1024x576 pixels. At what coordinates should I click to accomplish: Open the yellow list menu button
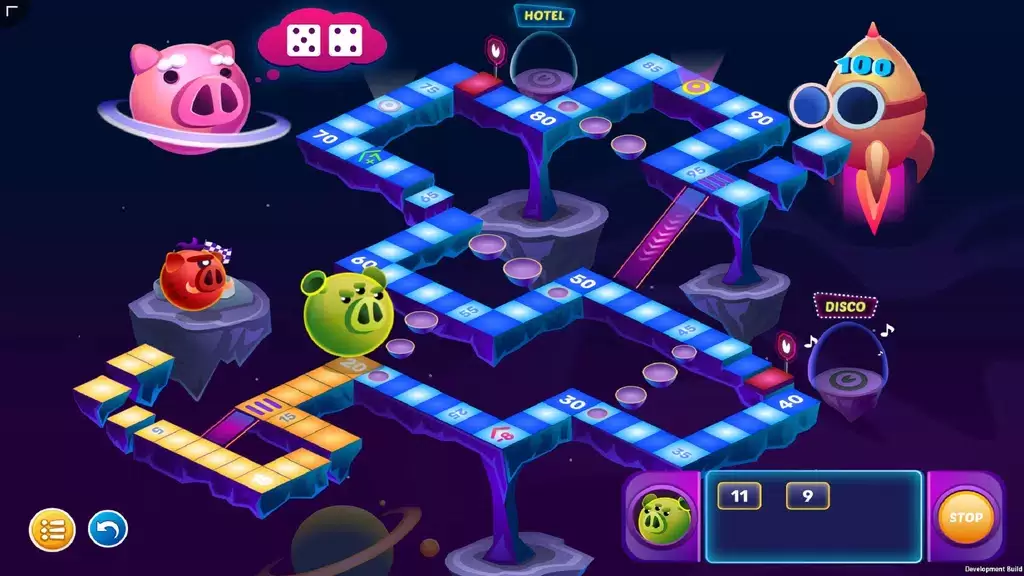point(52,530)
